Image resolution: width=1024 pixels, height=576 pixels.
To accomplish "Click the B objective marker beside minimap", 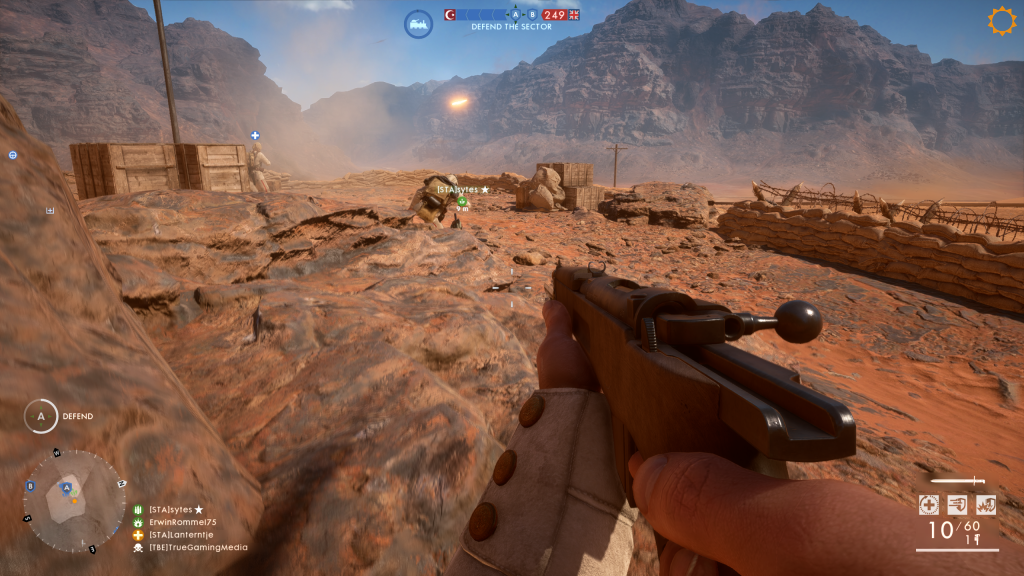I will tap(30, 486).
